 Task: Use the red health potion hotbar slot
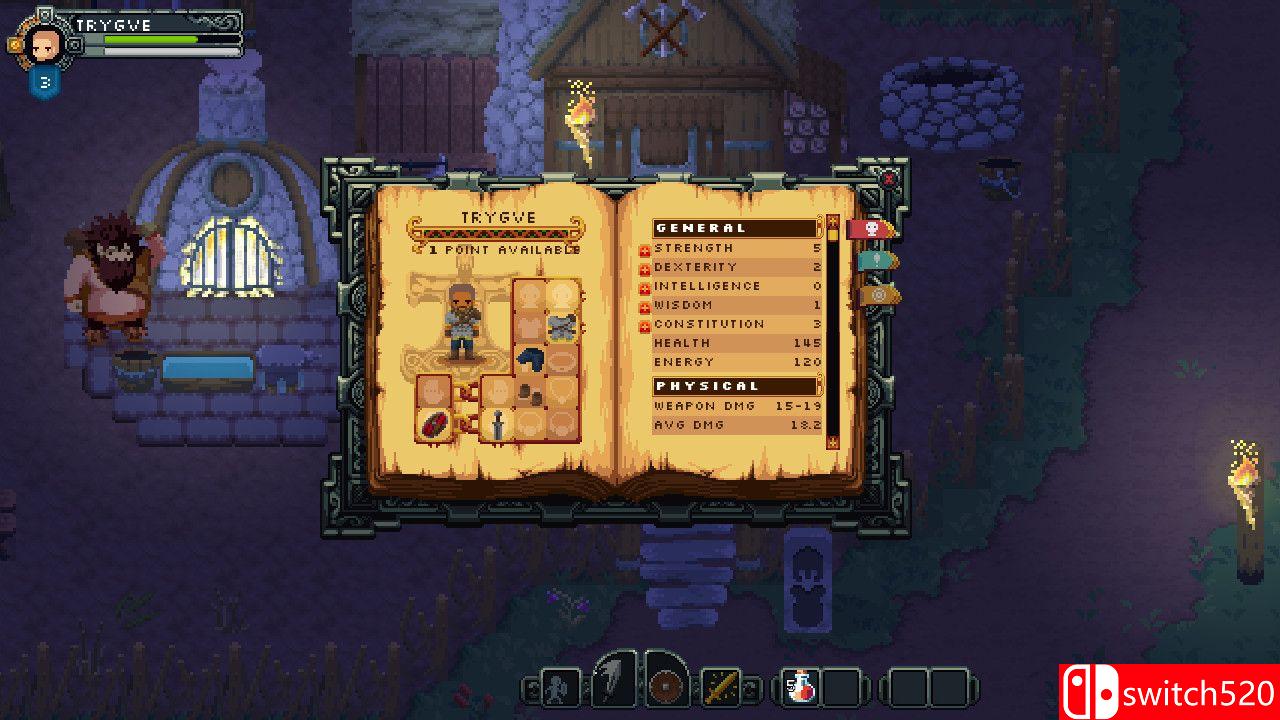[802, 687]
